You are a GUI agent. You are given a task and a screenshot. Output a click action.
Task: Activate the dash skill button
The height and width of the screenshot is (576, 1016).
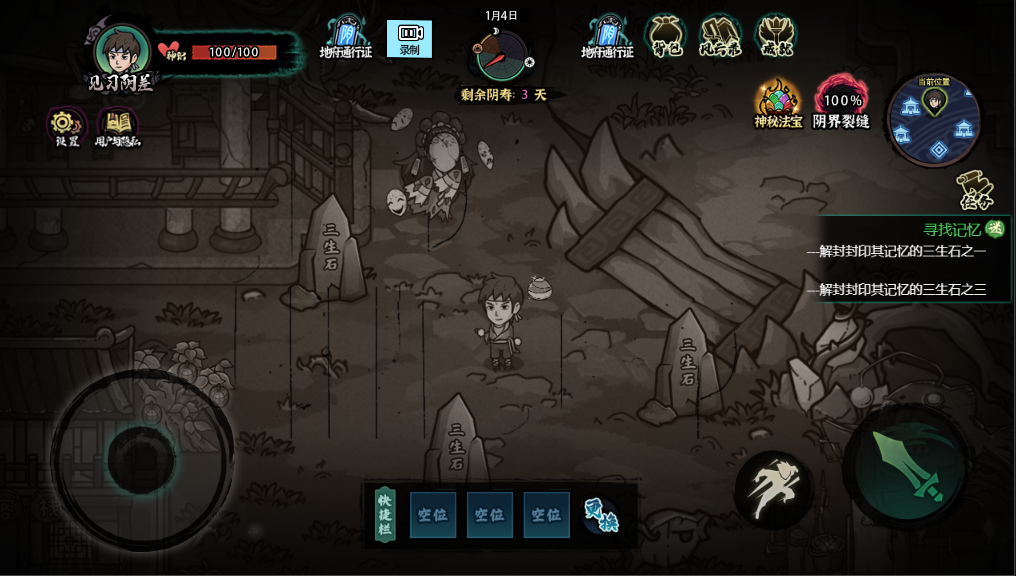[x=773, y=490]
